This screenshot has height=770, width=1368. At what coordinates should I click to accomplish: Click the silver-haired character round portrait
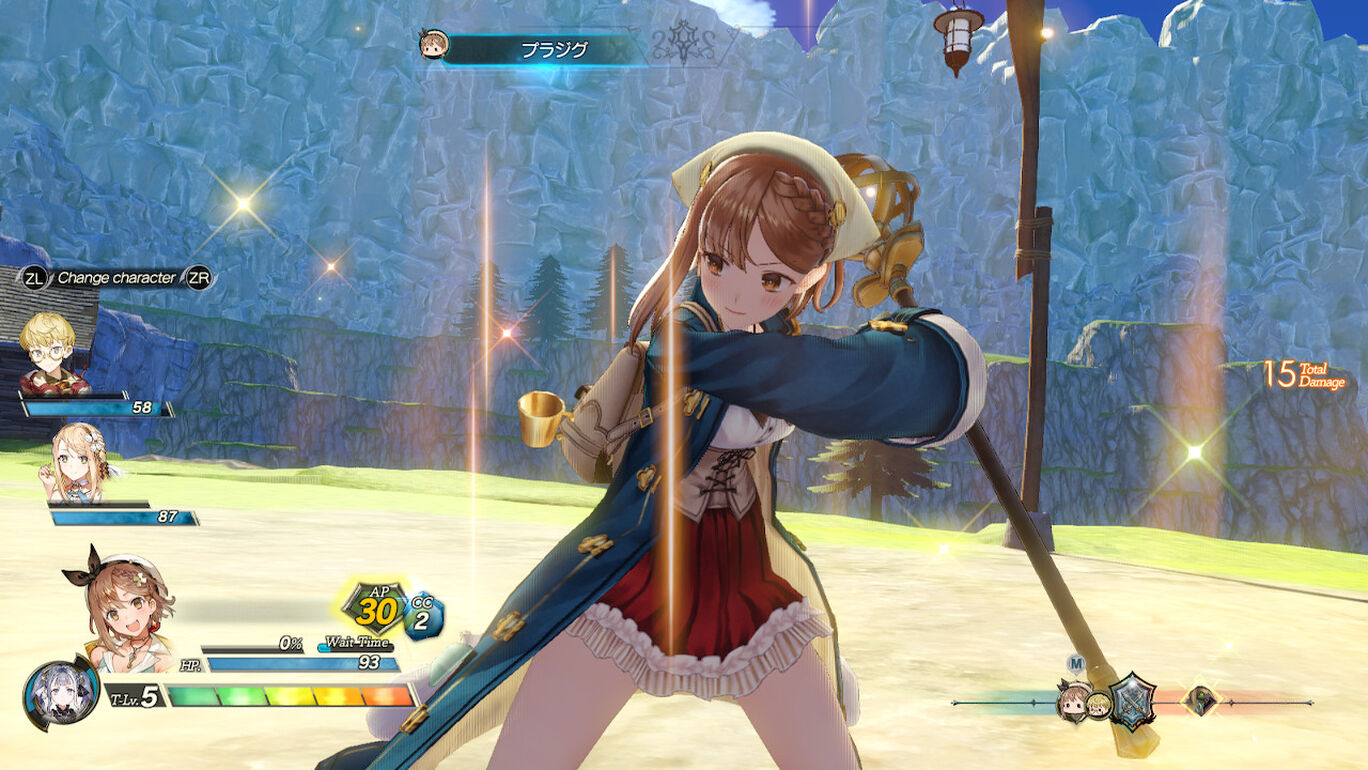coord(61,694)
